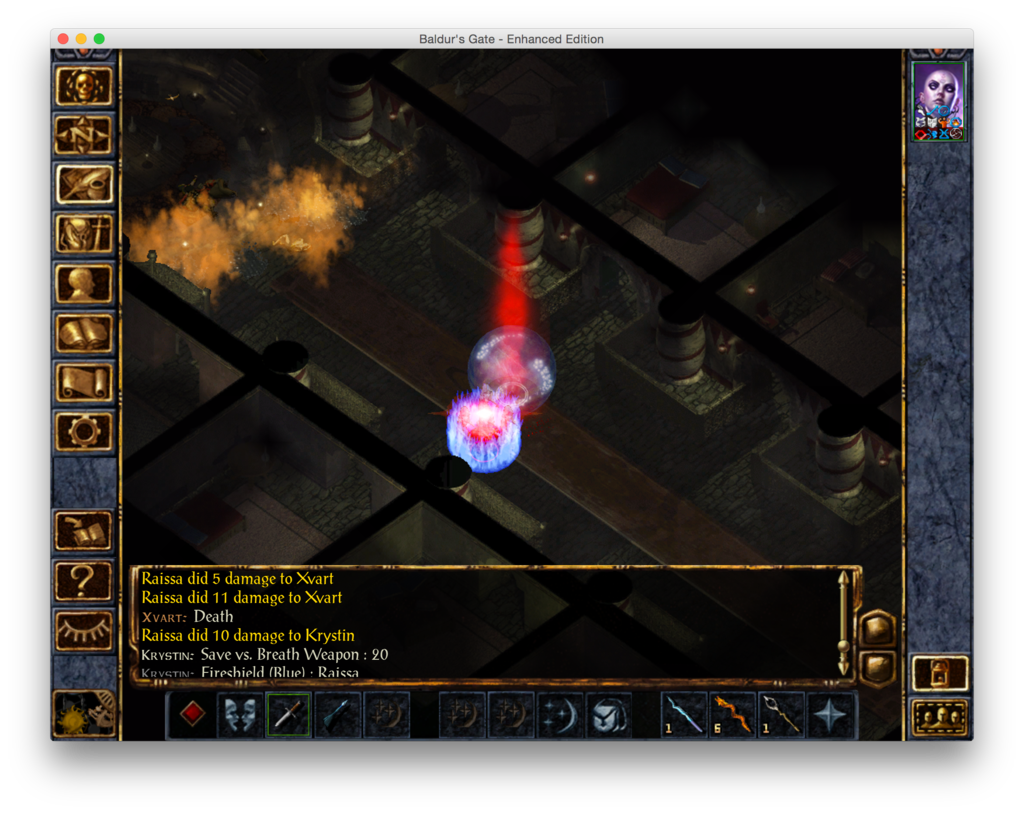The image size is (1024, 813).
Task: Open the options with the gear icon
Action: click(84, 430)
